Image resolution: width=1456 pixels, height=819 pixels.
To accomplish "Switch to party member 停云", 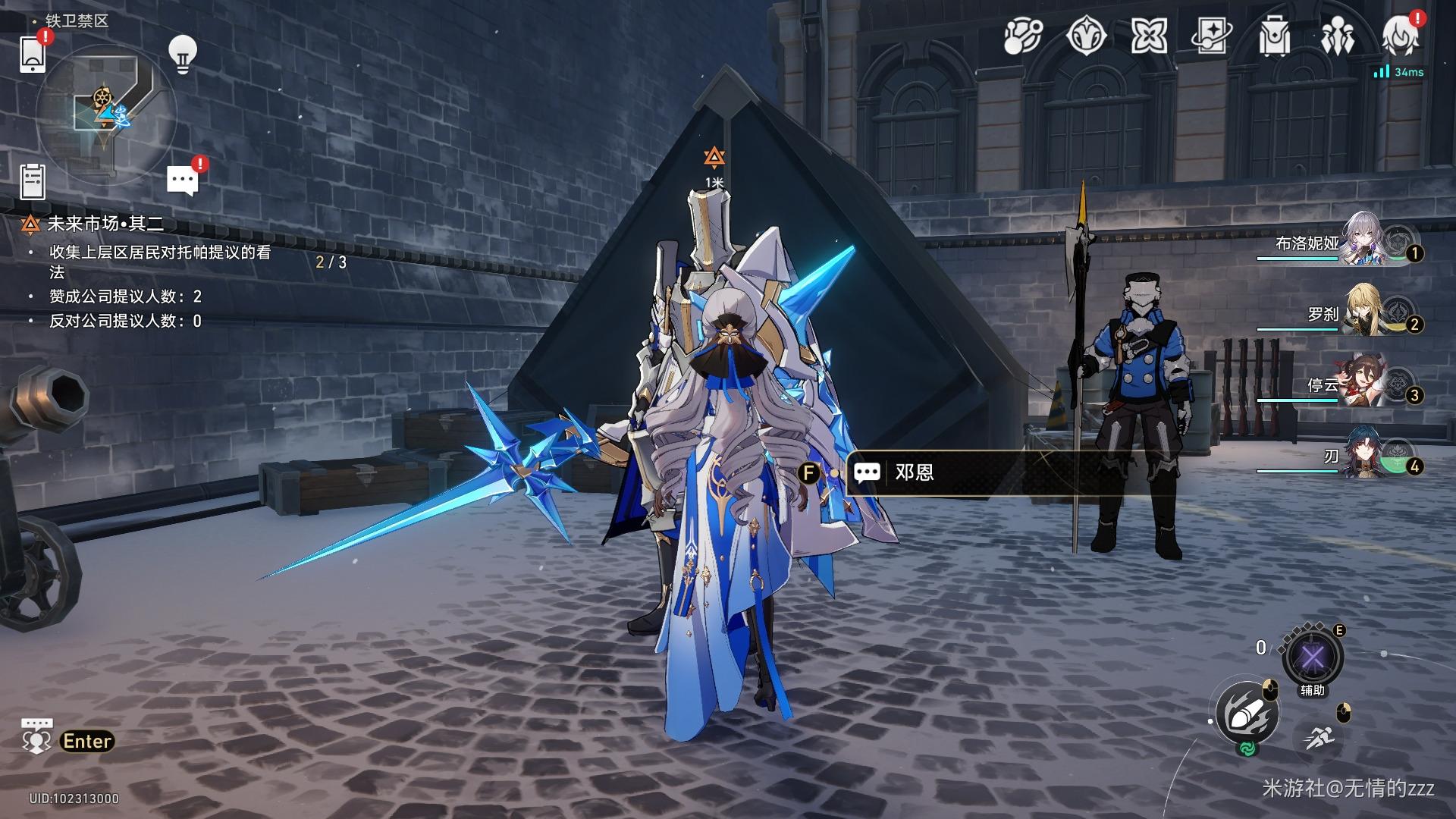I will (x=1365, y=382).
